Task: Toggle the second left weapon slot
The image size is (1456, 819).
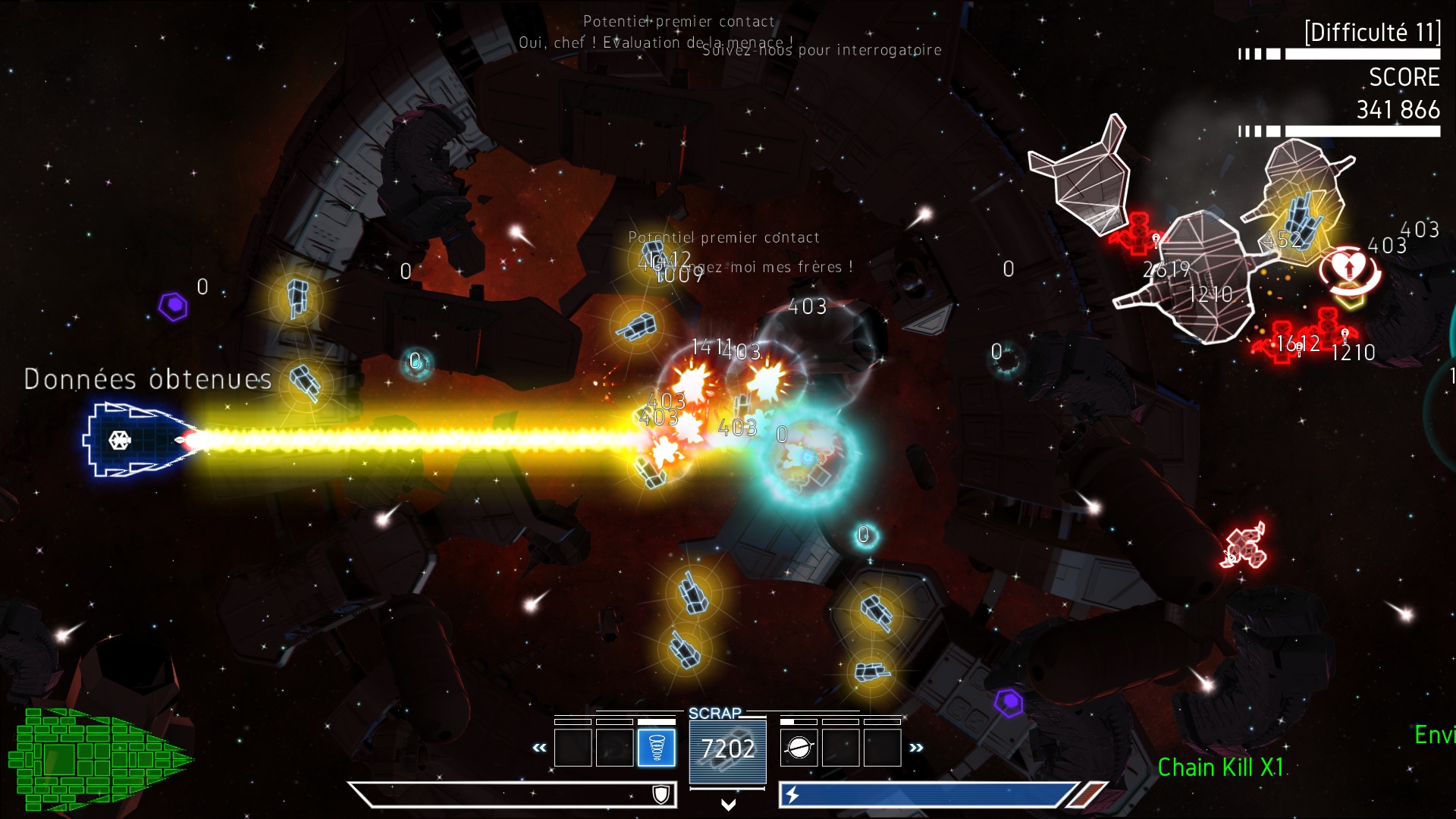Action: (614, 747)
